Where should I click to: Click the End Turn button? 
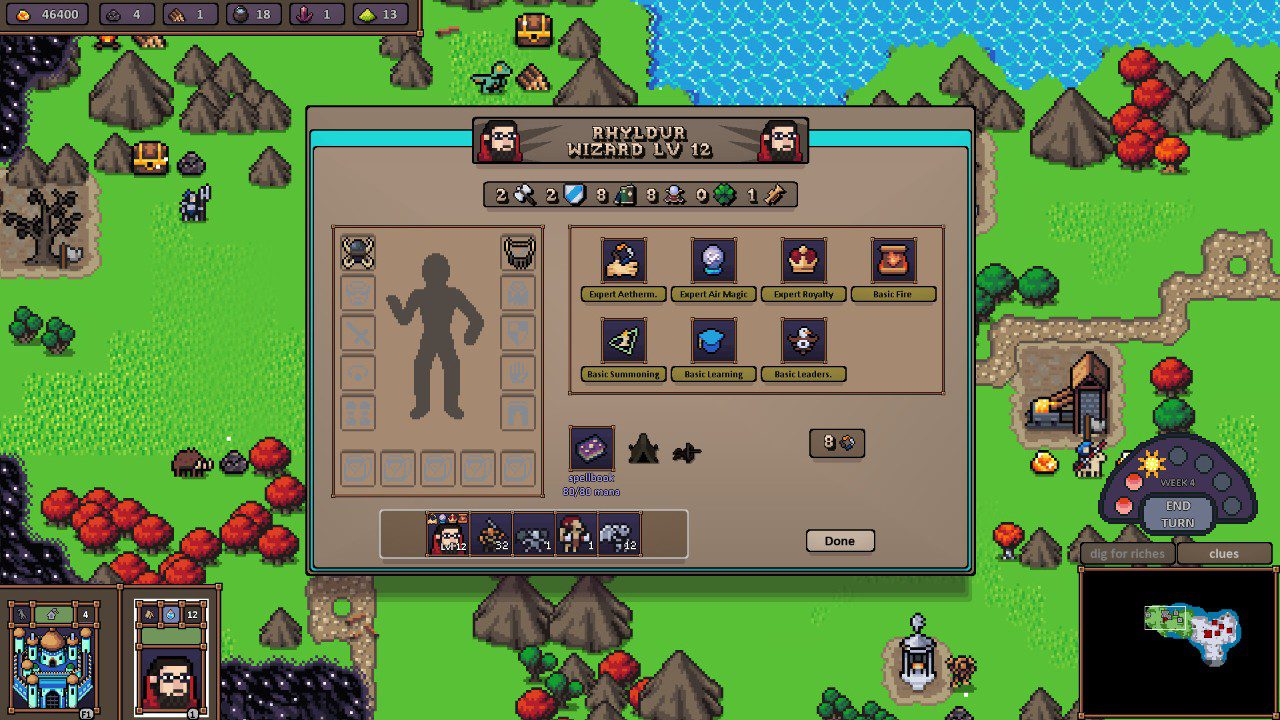point(1177,513)
